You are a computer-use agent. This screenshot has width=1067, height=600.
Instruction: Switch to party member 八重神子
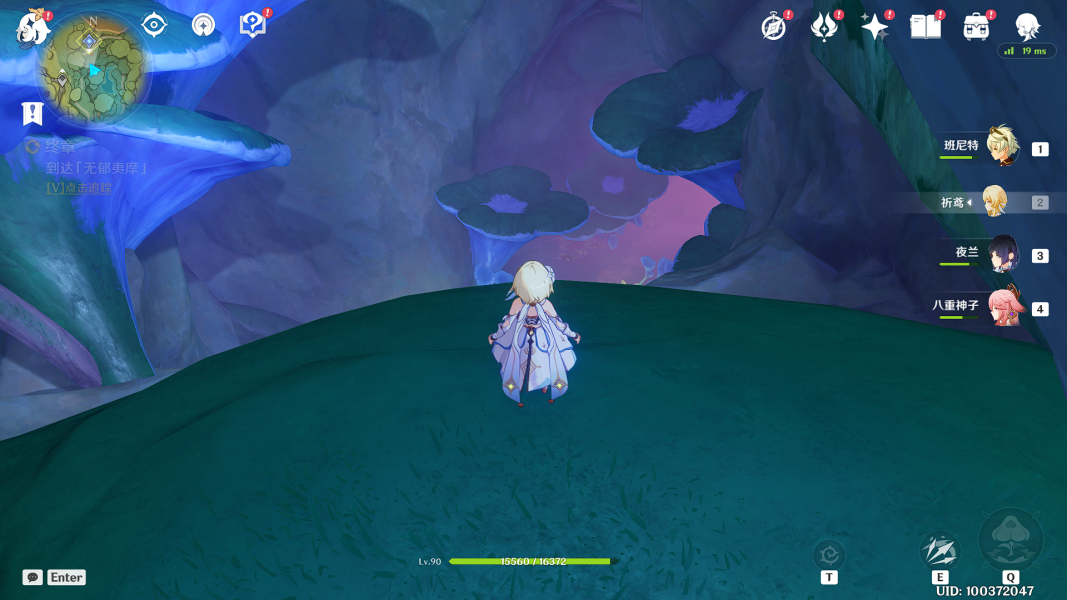pos(1002,308)
